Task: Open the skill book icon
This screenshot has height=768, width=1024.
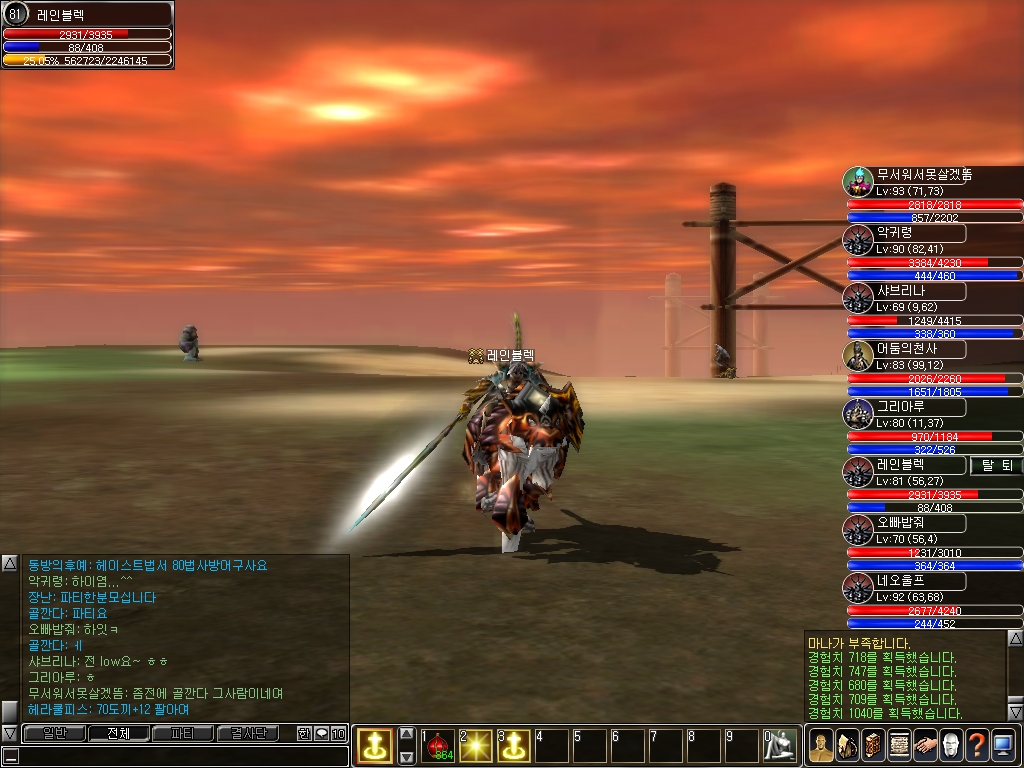Action: coord(872,745)
